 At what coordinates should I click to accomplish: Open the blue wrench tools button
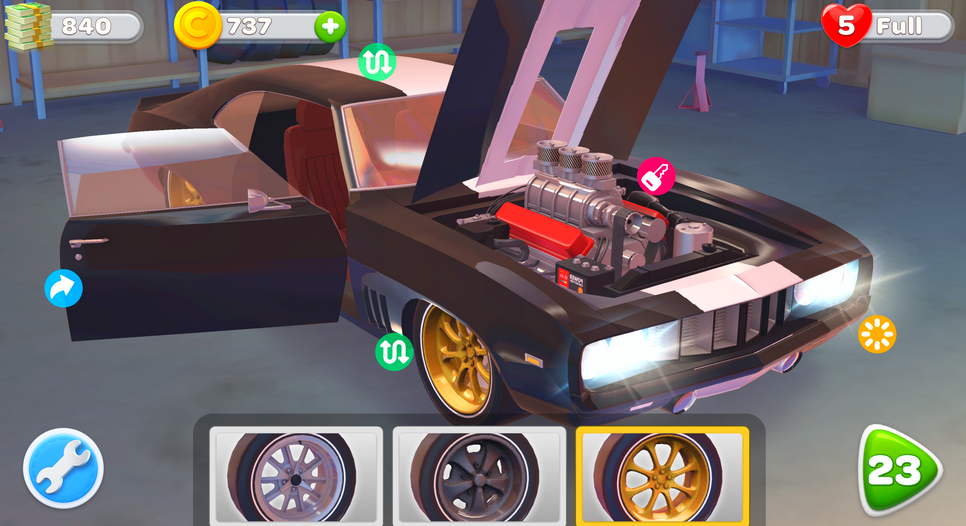coord(64,468)
